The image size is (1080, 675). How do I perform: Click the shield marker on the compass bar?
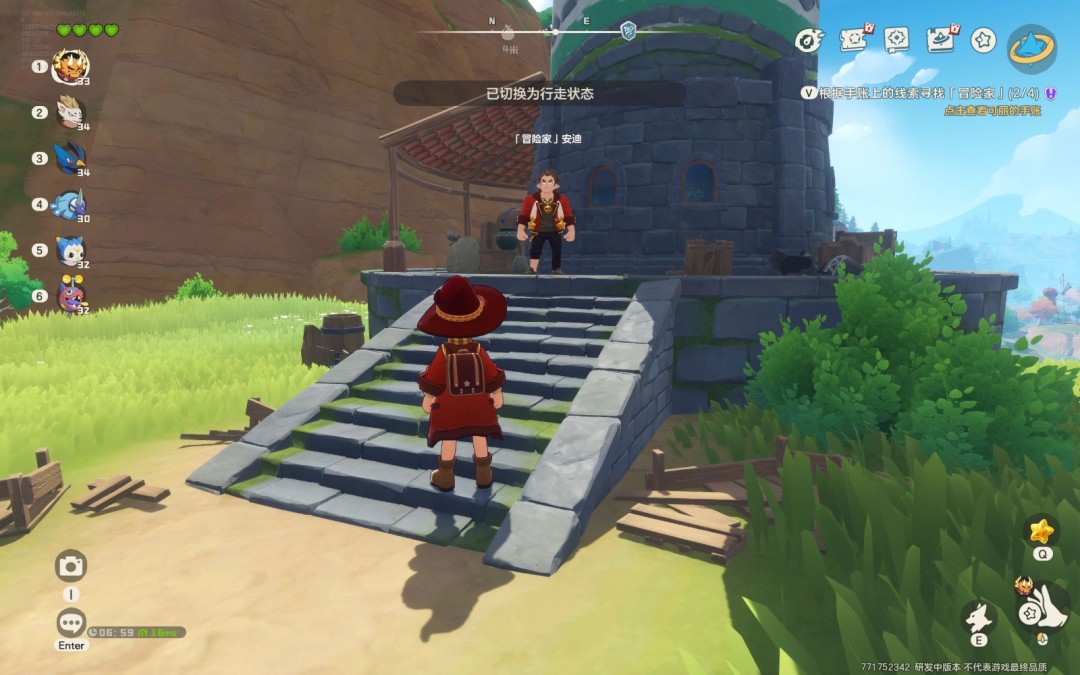pos(628,30)
